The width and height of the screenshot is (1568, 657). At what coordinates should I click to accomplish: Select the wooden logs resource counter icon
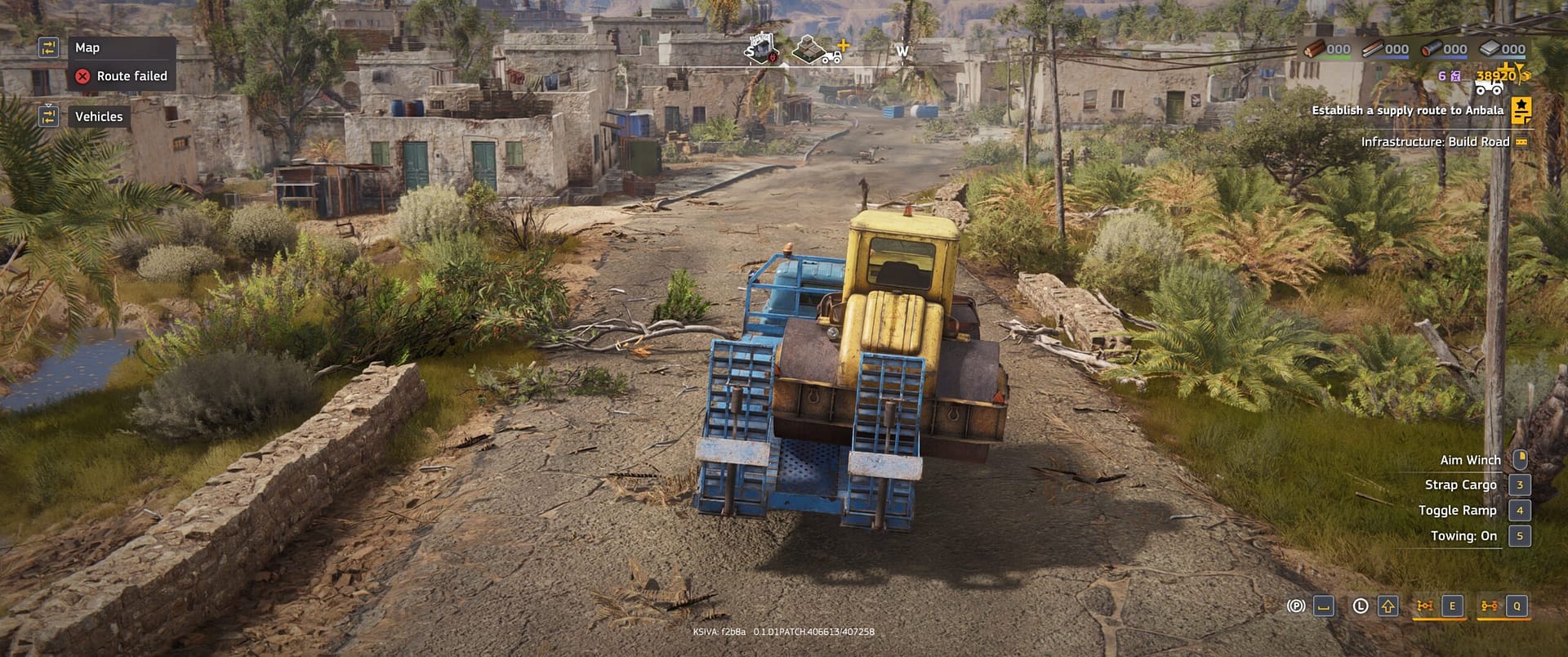point(1314,50)
